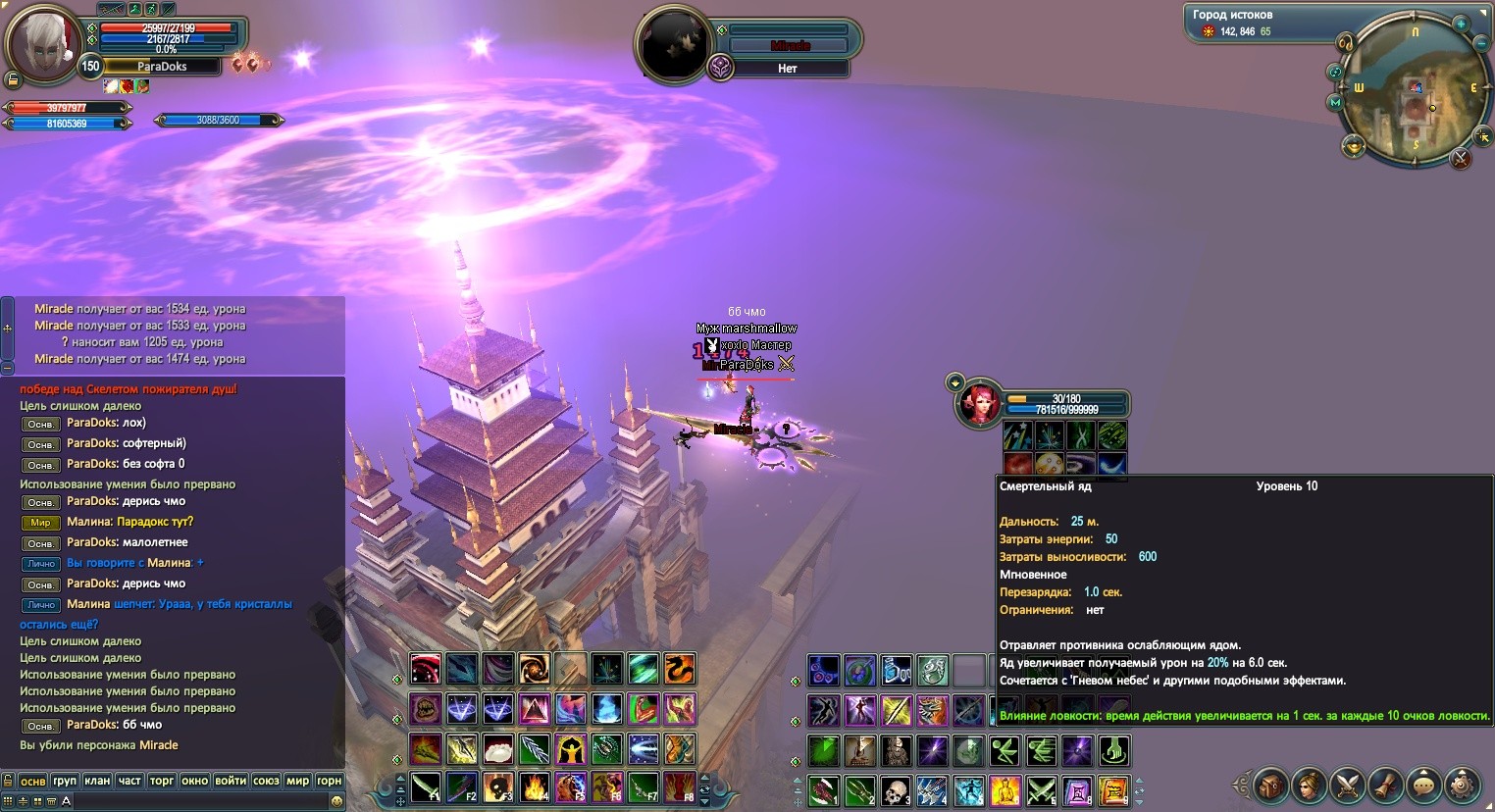The height and width of the screenshot is (812, 1495).
Task: Open the world map via the M button
Action: 1335,102
